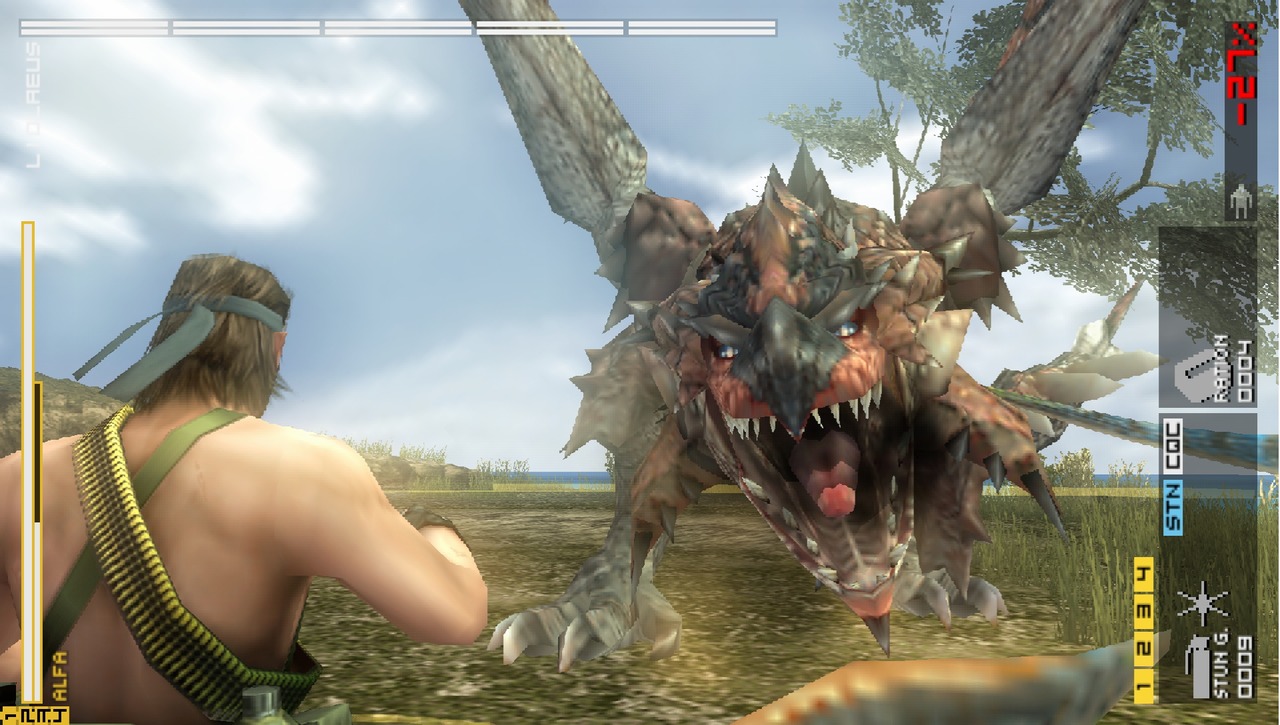Click the soldier silhouette icon
The image size is (1280, 725).
1241,198
